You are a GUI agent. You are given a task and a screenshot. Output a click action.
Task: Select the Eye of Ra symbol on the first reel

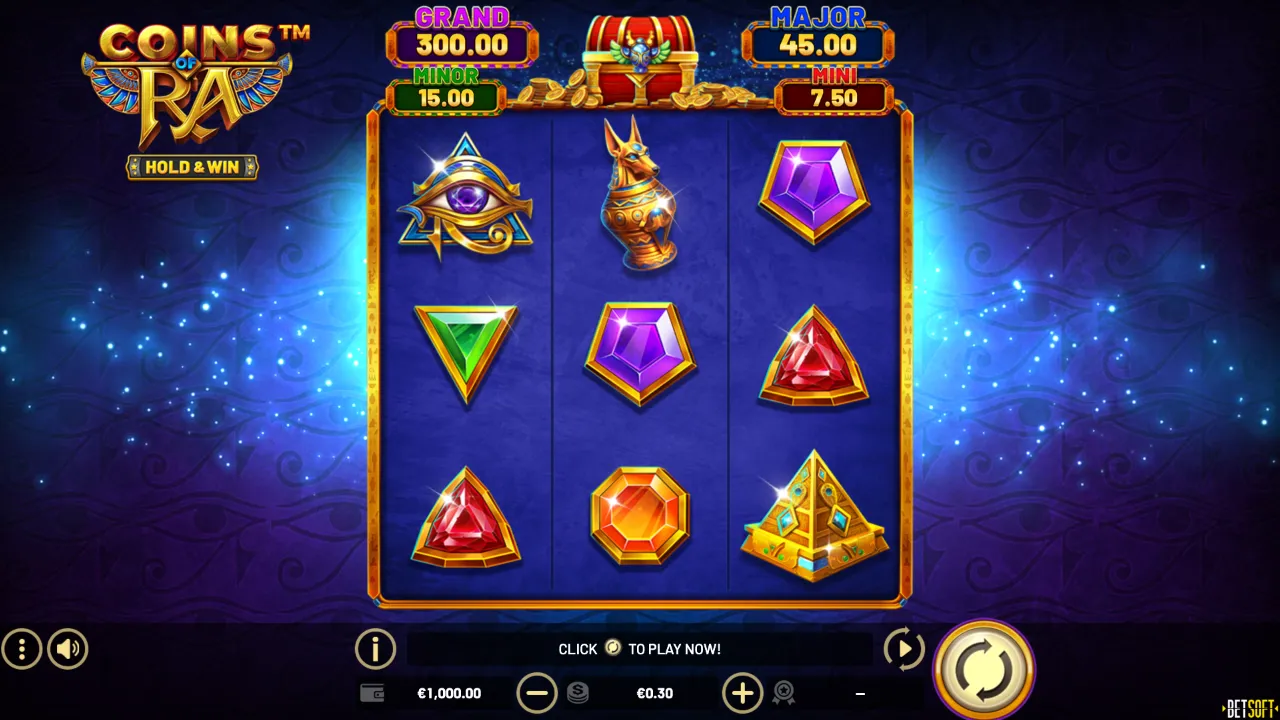[x=465, y=195]
